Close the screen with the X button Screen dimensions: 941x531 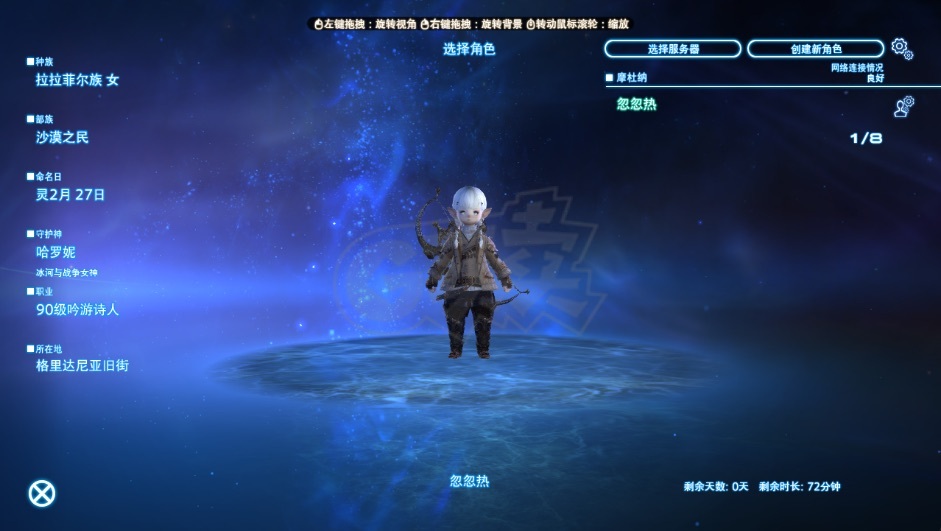[41, 493]
